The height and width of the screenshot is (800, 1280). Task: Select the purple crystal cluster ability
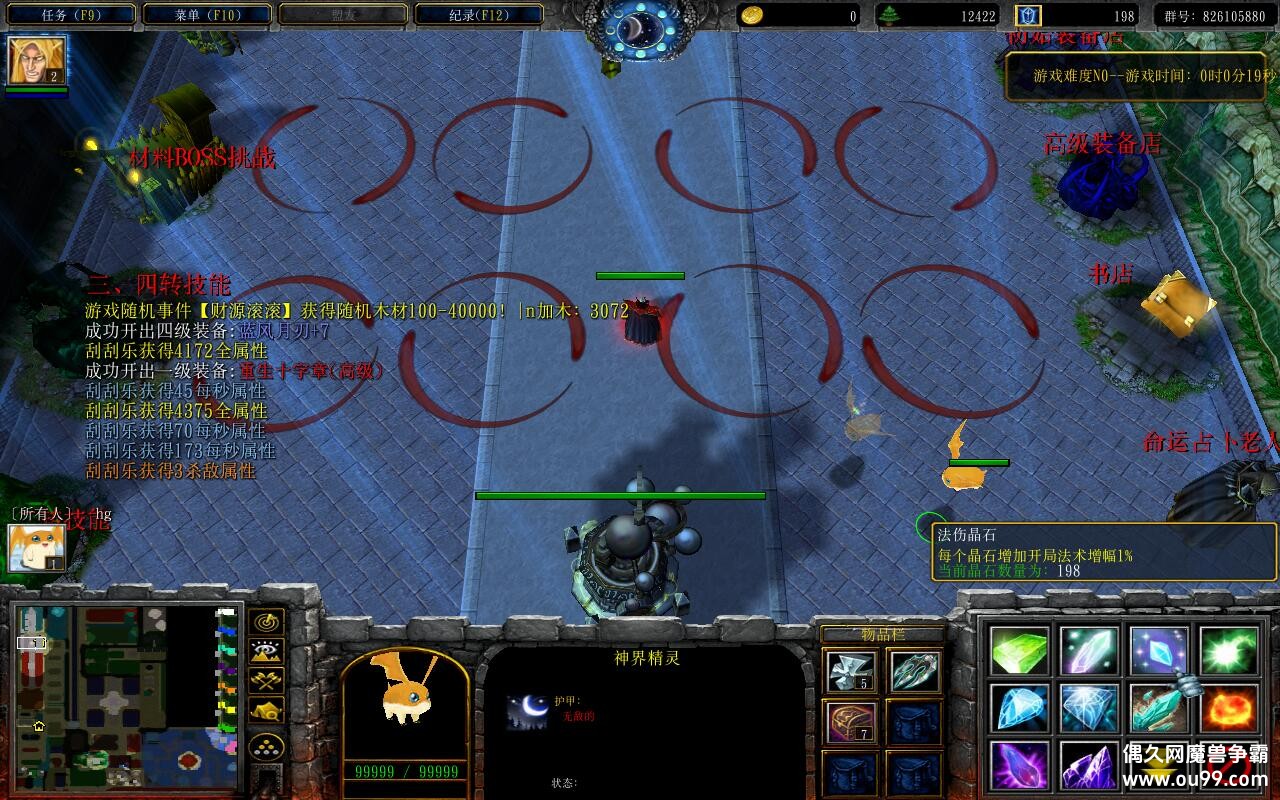(1089, 765)
